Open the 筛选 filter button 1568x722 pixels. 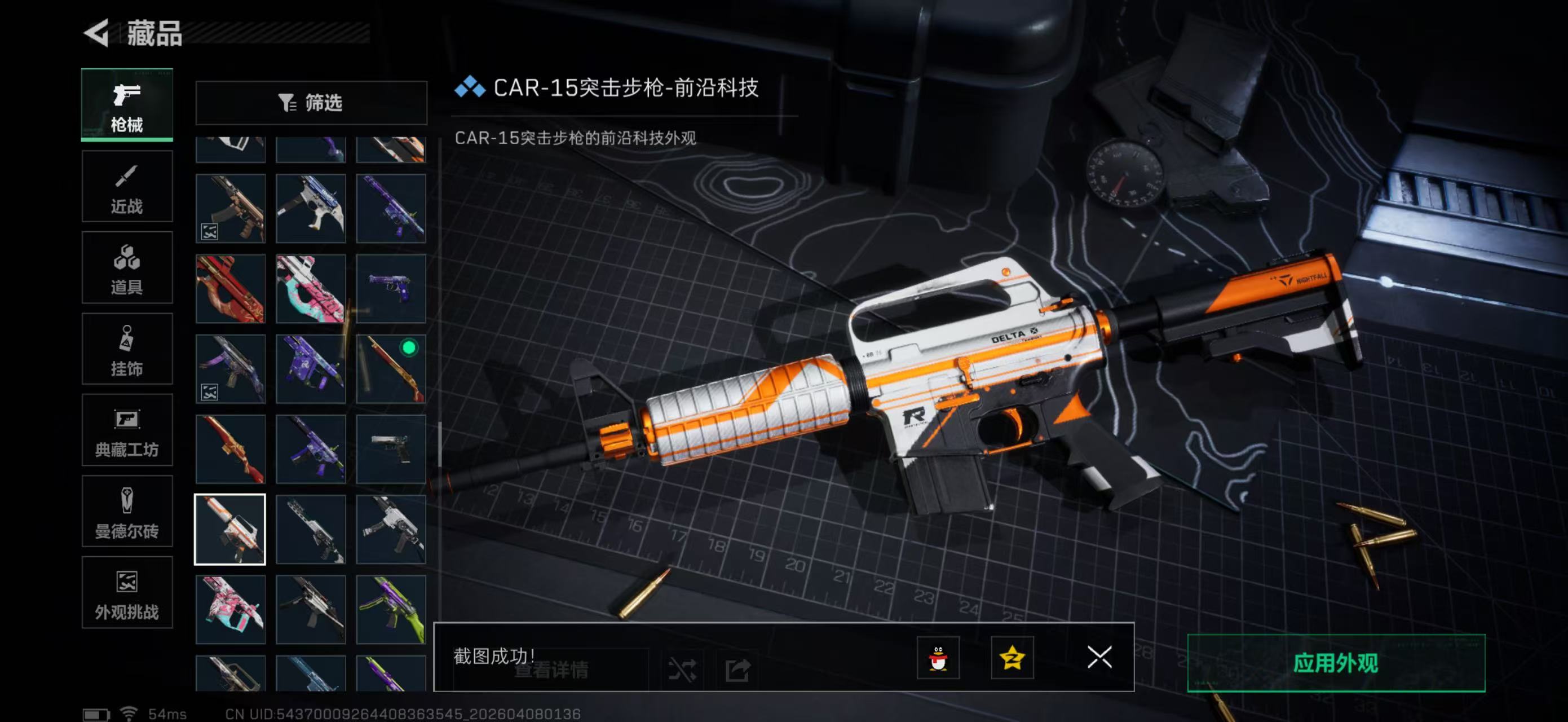(x=311, y=103)
